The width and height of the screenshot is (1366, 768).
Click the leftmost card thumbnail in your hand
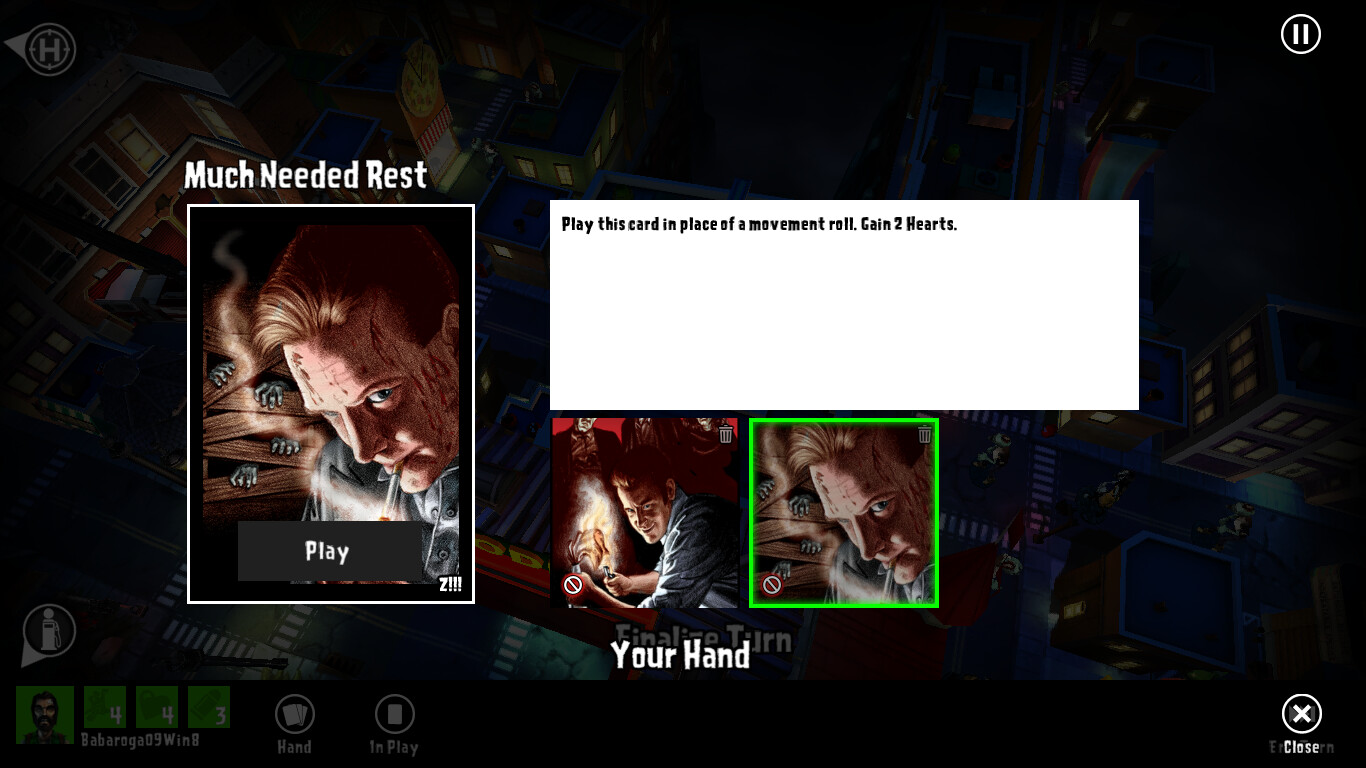point(645,513)
